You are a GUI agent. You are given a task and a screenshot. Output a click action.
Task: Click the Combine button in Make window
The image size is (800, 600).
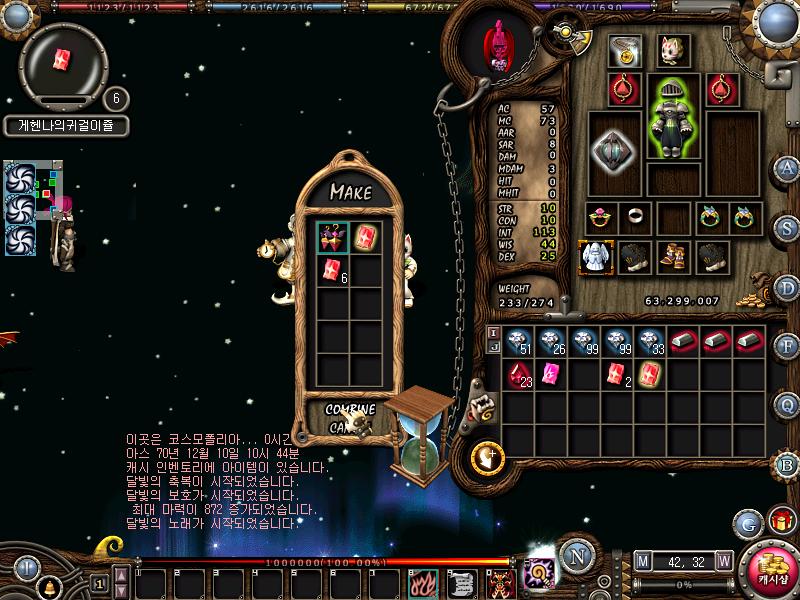pos(350,410)
